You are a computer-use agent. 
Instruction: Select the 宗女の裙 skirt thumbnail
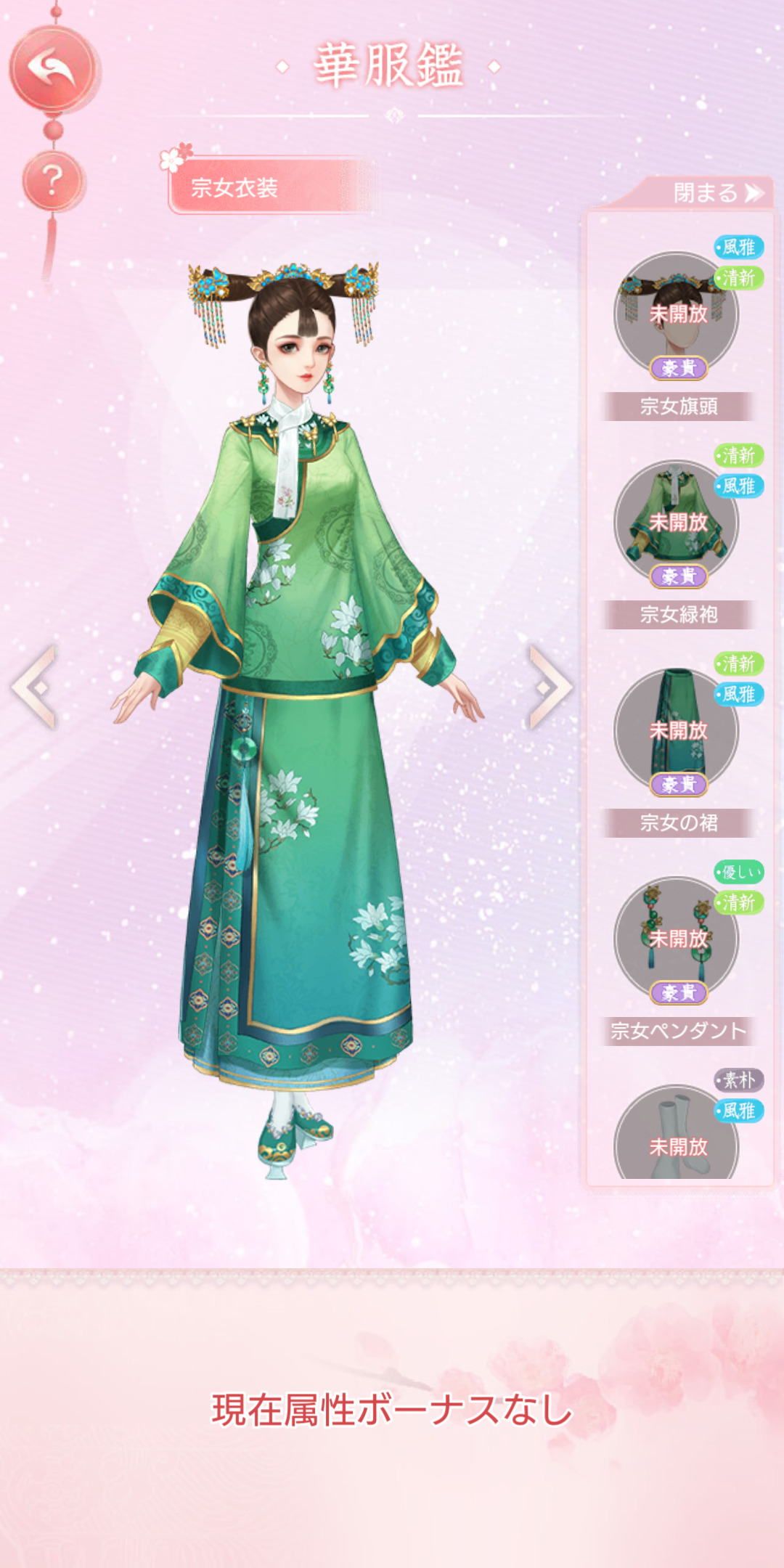tap(676, 731)
